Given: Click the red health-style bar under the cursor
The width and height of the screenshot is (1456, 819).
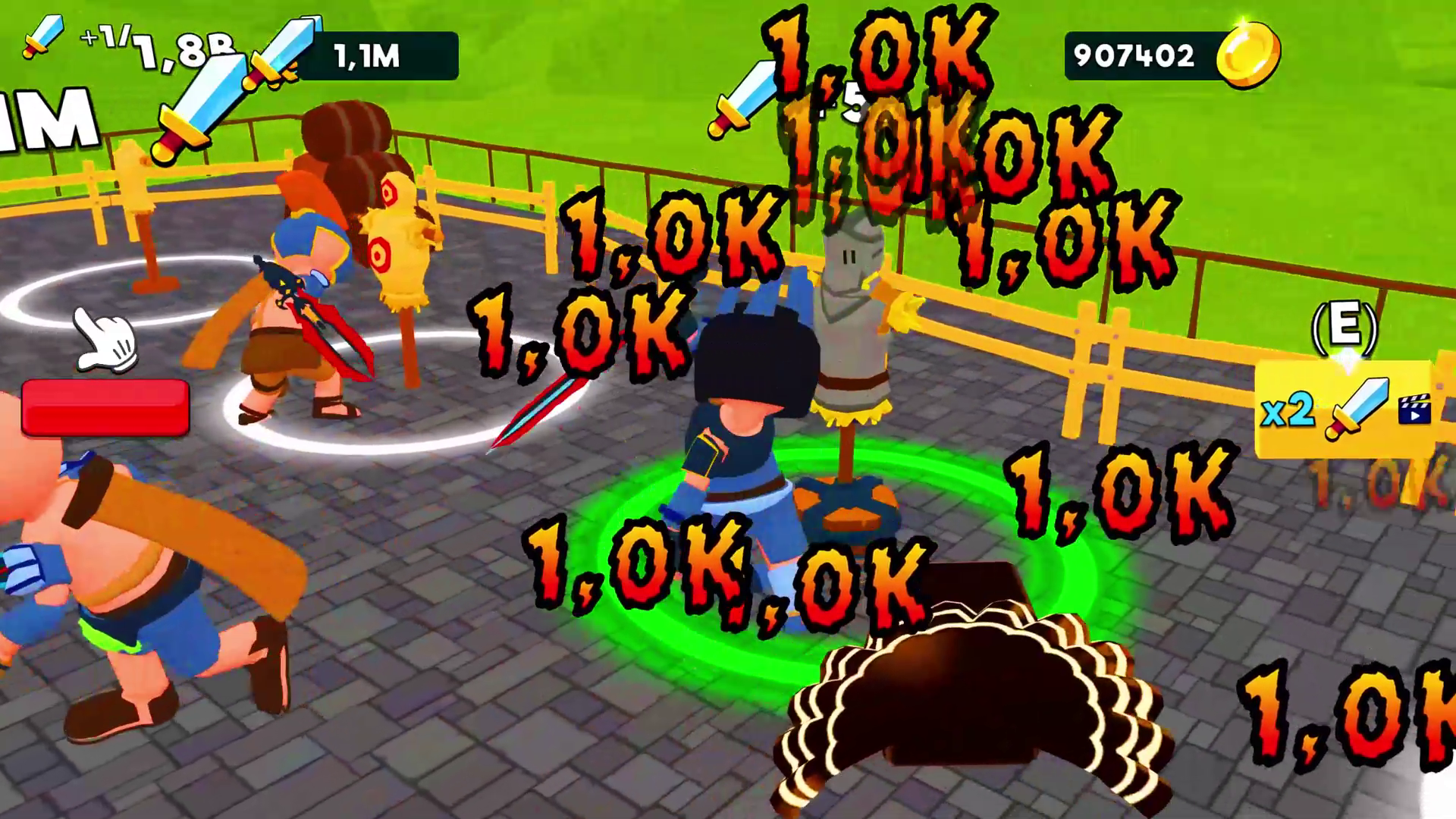Looking at the screenshot, I should 106,409.
